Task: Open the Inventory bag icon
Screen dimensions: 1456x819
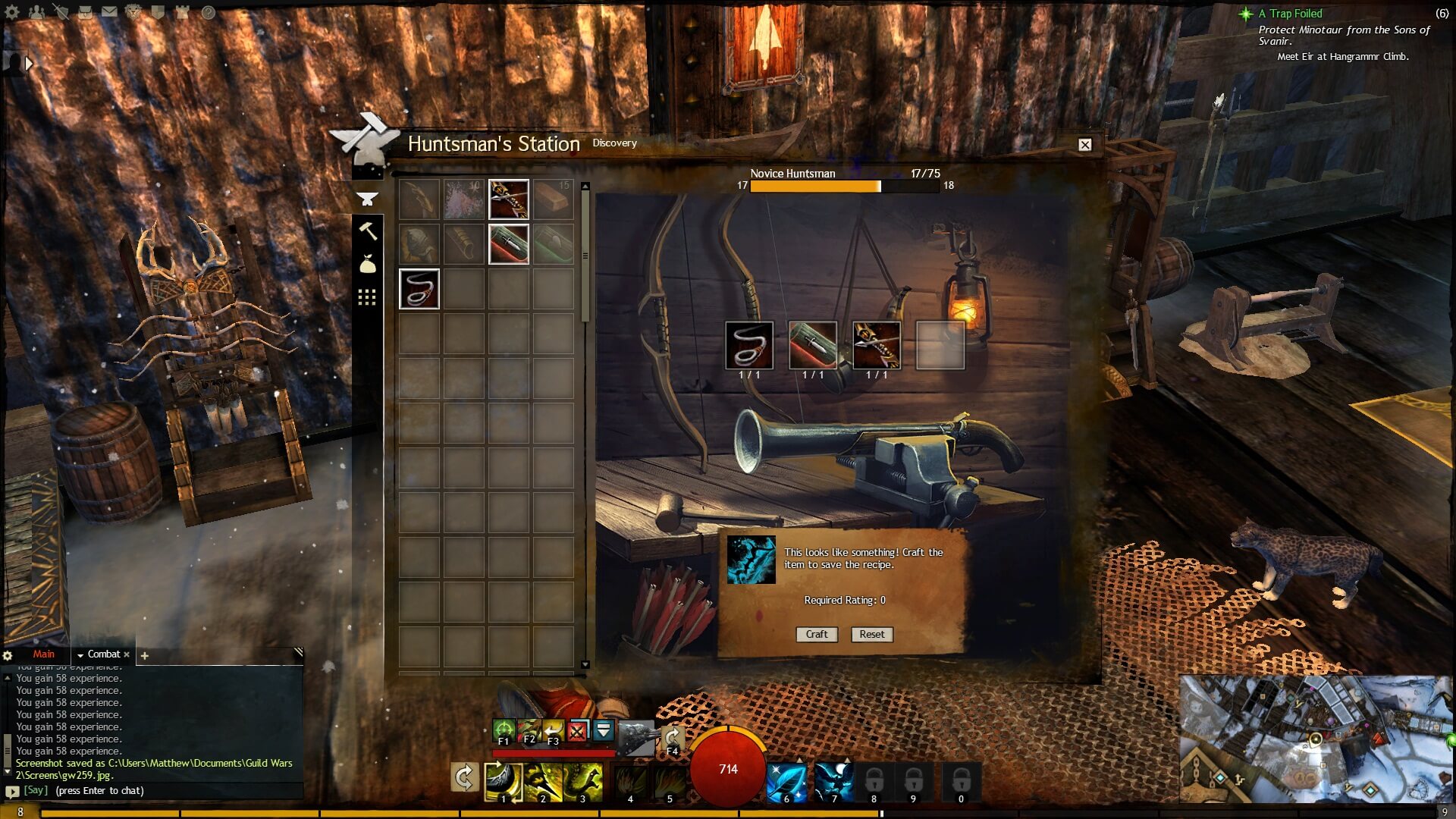Action: (x=86, y=13)
